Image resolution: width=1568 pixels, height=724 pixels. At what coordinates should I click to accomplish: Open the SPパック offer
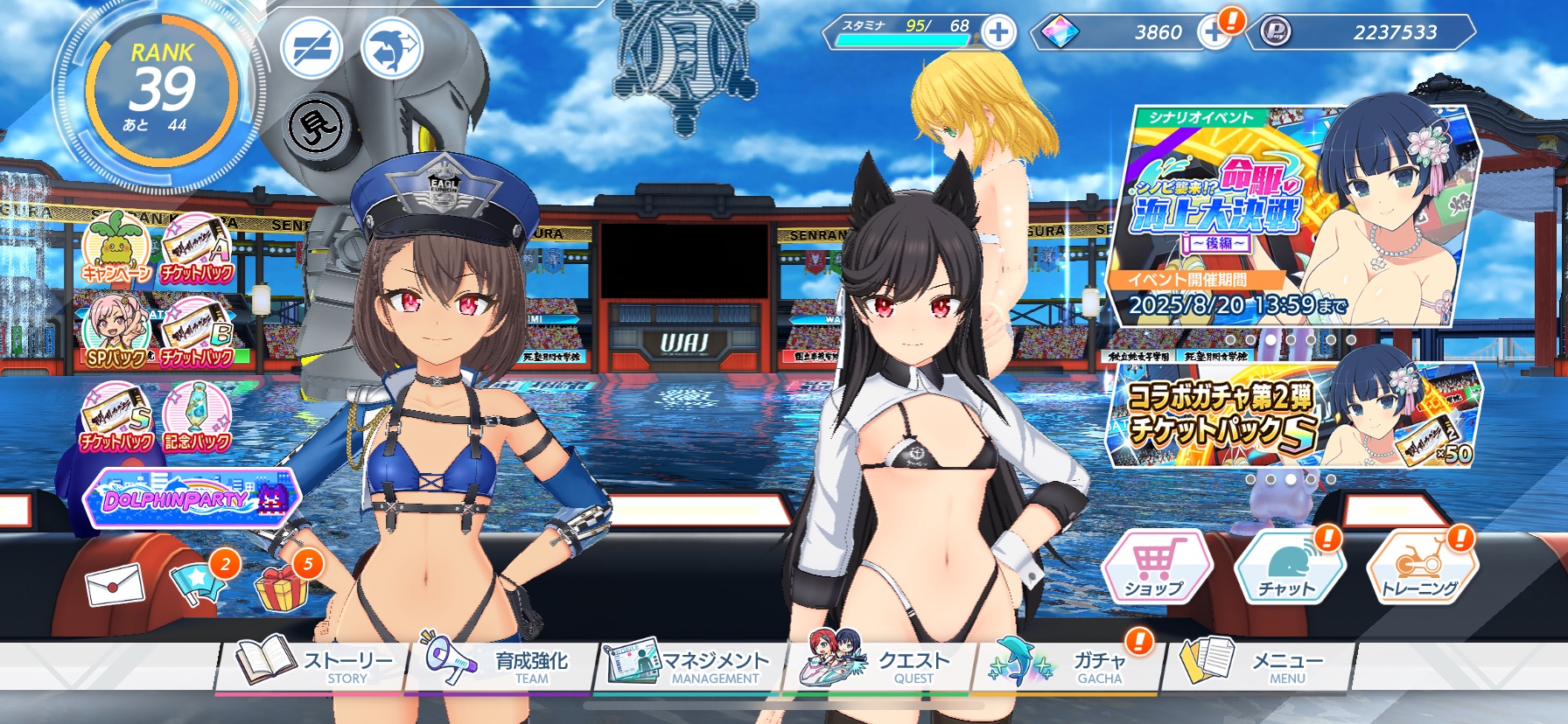115,332
